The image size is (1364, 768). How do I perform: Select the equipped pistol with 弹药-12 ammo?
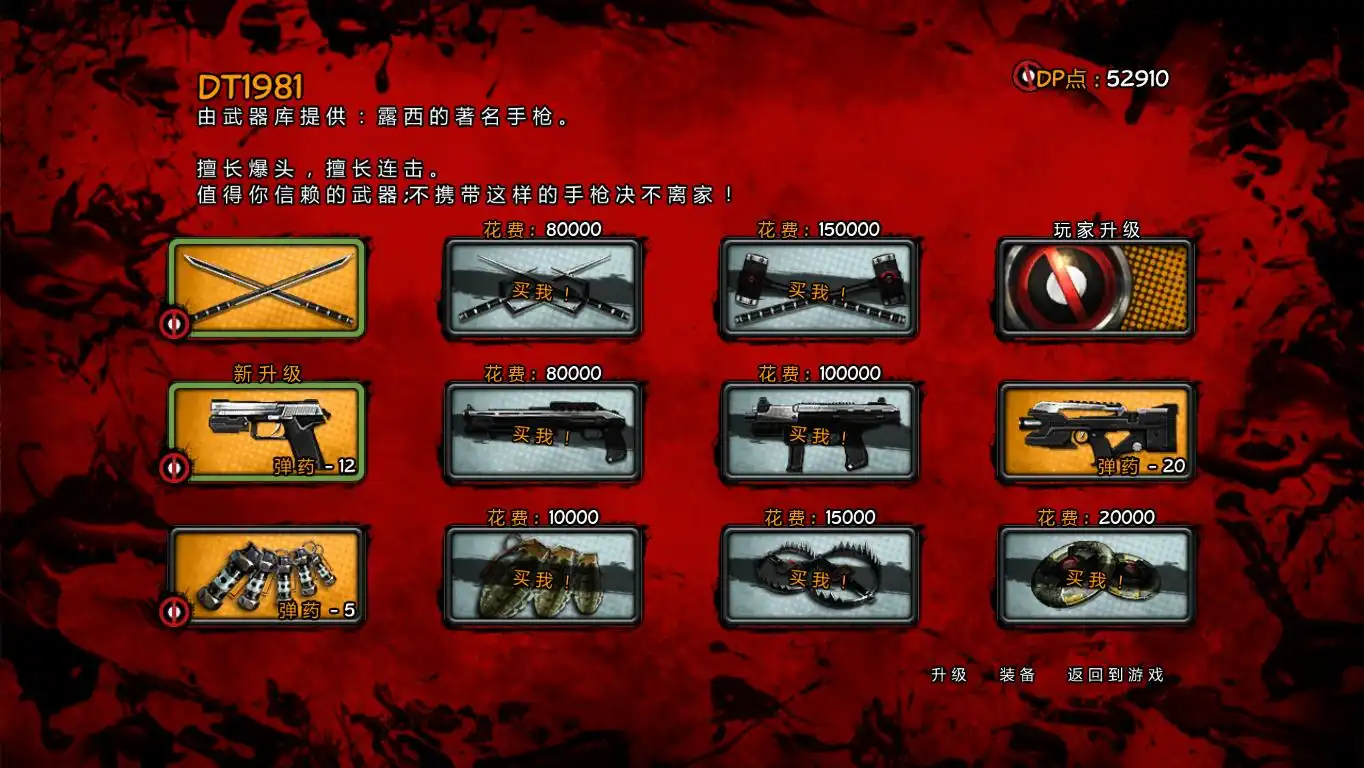pyautogui.click(x=266, y=432)
